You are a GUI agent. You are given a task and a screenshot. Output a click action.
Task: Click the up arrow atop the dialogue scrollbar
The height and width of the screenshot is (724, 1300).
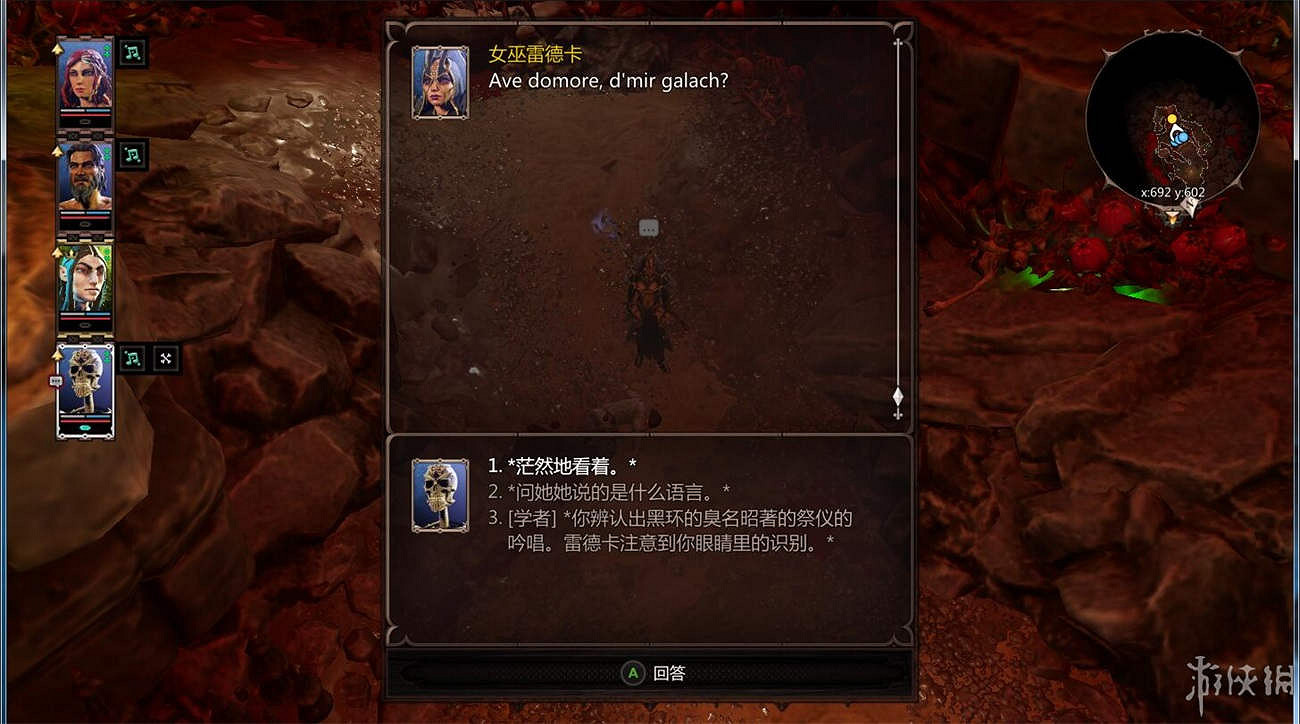point(897,42)
